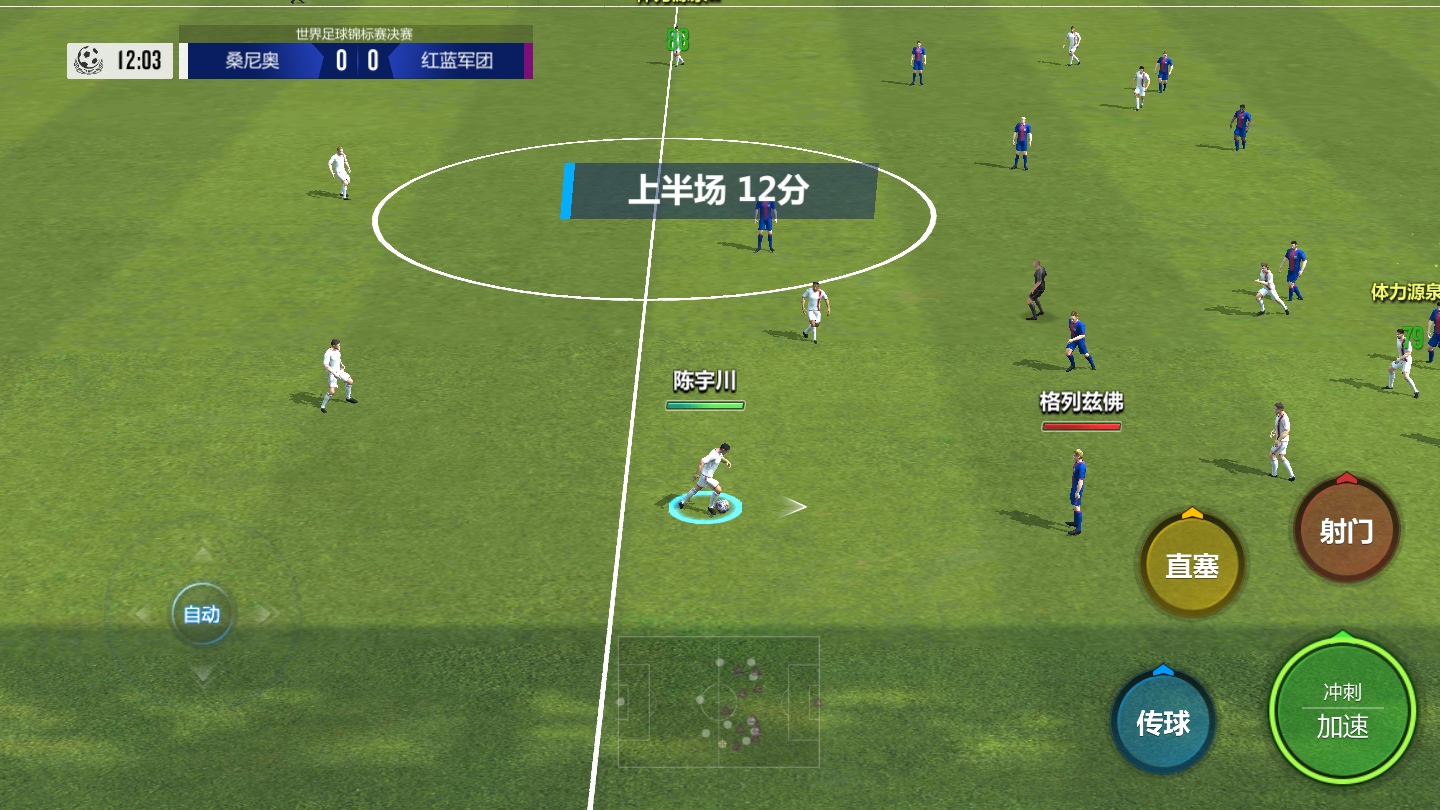Screen dimensions: 1440x810
Task: Click the pitch minimap radar
Action: pyautogui.click(x=719, y=702)
